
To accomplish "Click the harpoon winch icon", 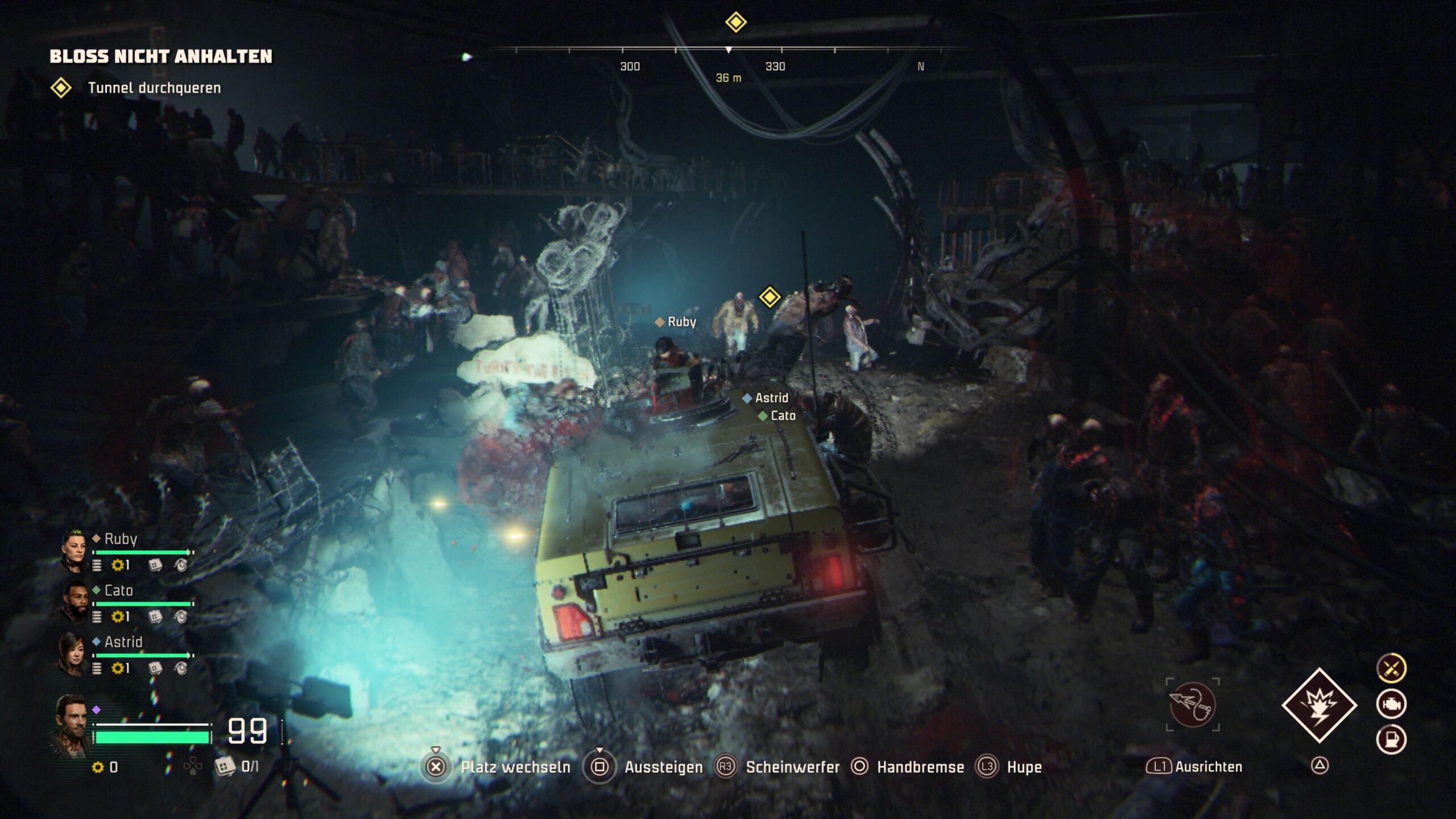I will point(1193,704).
